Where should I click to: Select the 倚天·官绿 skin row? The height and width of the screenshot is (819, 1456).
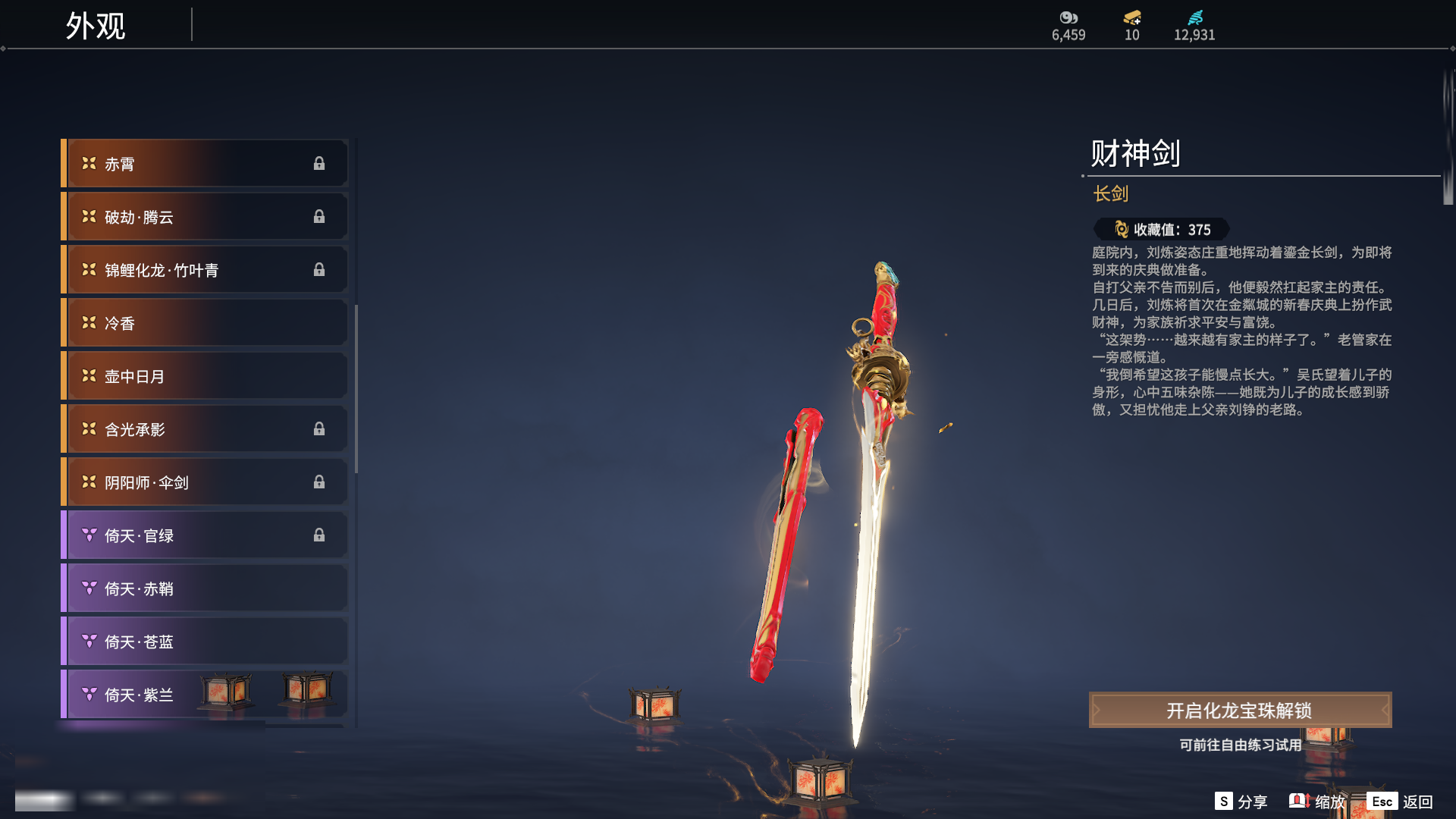click(x=205, y=535)
